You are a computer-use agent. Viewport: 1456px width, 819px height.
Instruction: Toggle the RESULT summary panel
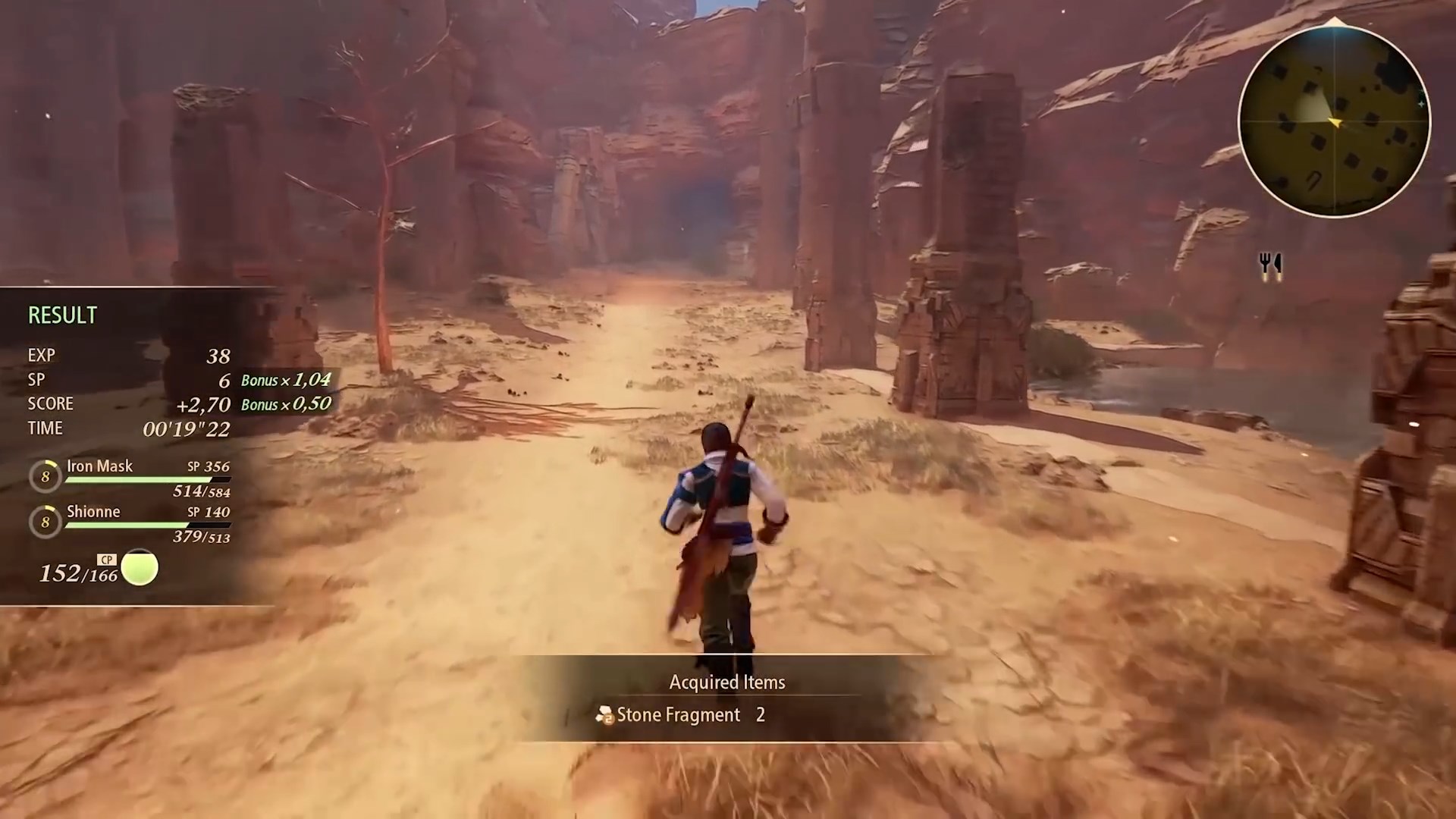click(x=62, y=315)
